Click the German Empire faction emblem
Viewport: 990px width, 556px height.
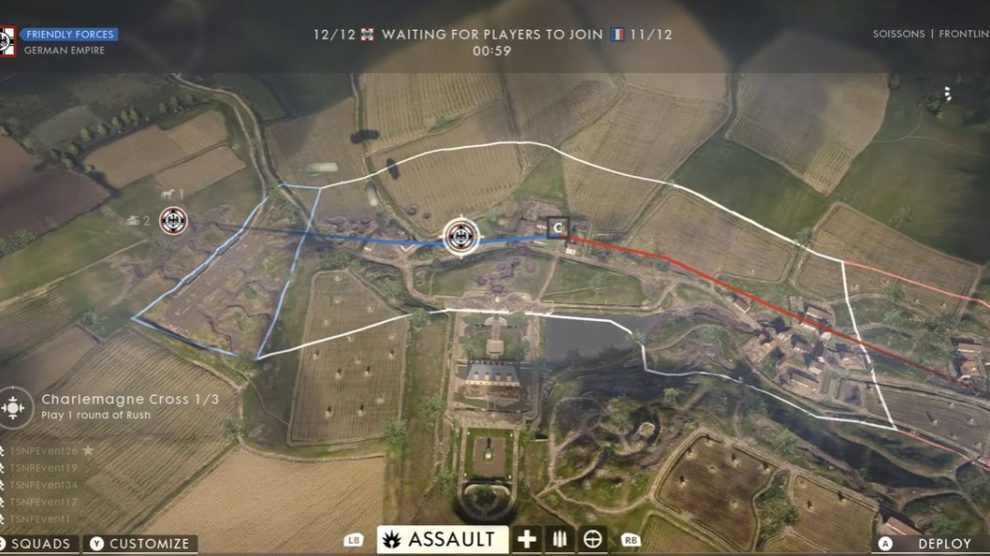(x=7, y=41)
